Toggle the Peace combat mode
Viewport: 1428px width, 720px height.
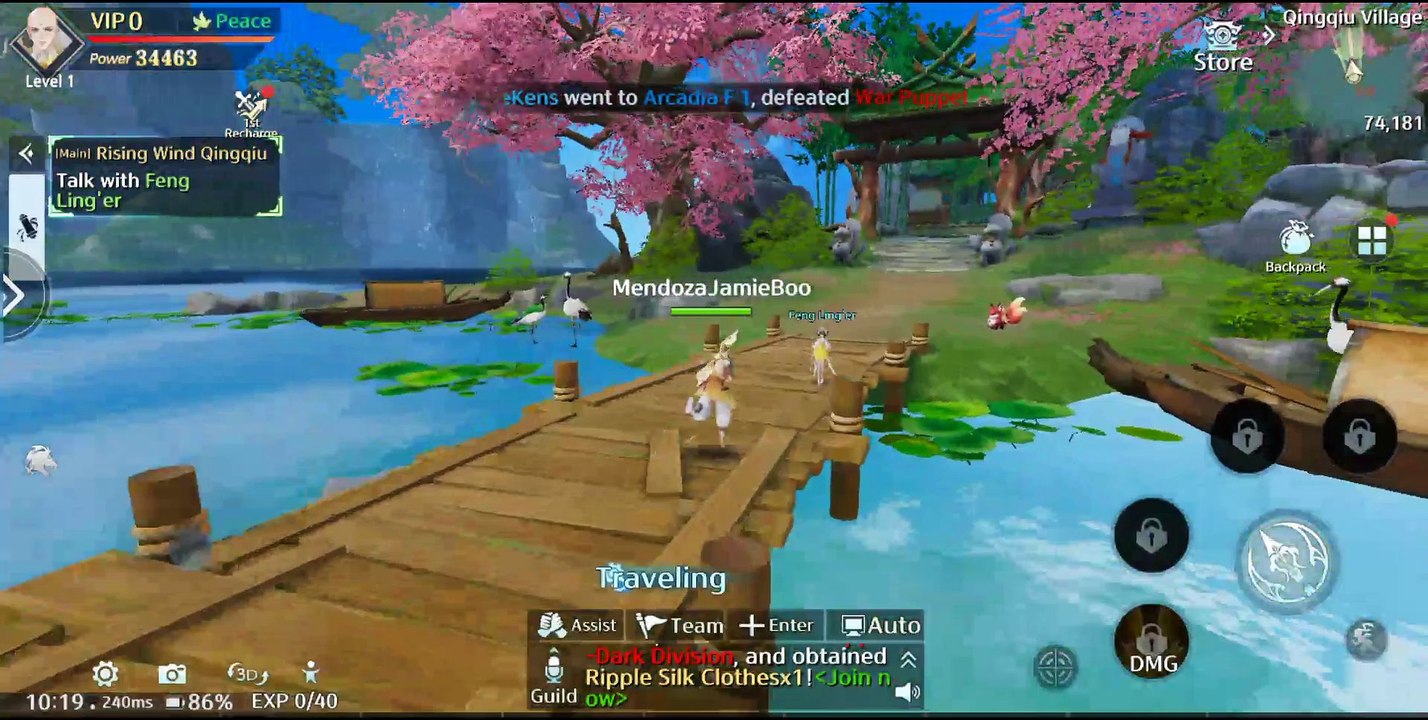[231, 21]
